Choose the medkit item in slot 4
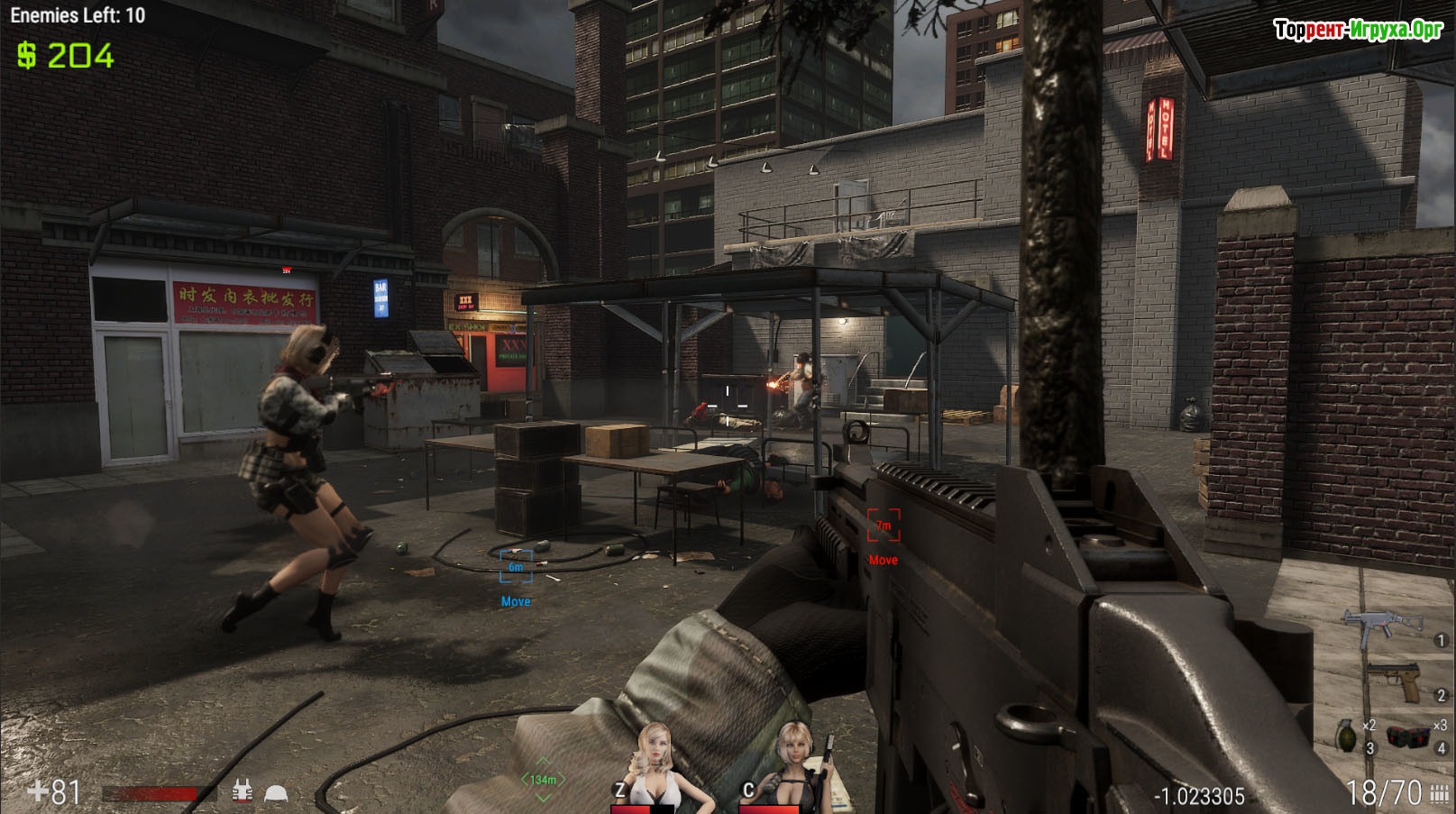The height and width of the screenshot is (814, 1456). [1408, 736]
